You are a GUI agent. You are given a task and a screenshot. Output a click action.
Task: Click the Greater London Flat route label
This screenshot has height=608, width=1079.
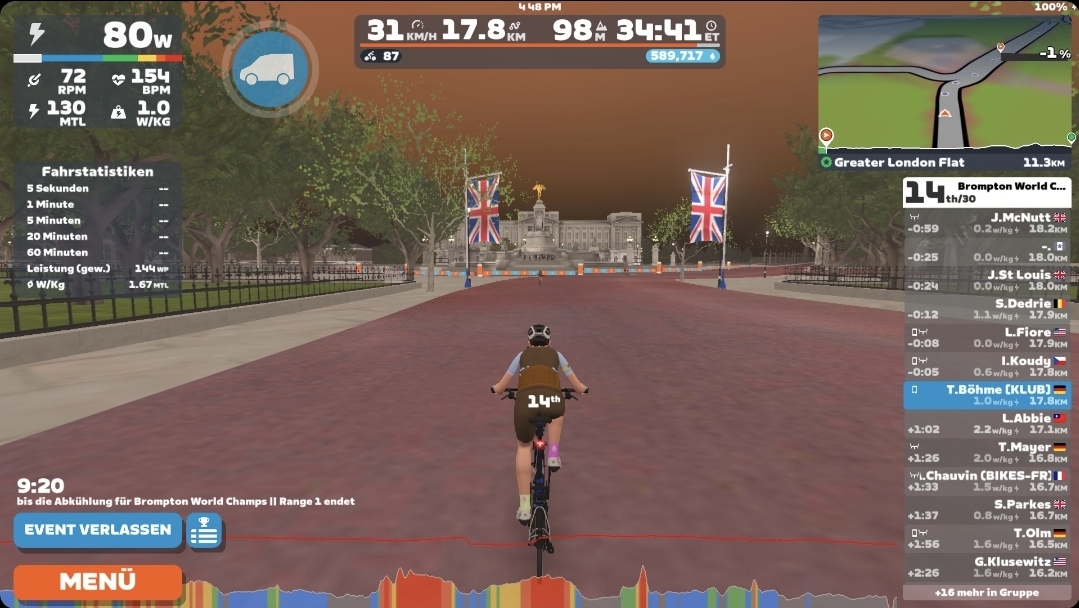[x=899, y=162]
